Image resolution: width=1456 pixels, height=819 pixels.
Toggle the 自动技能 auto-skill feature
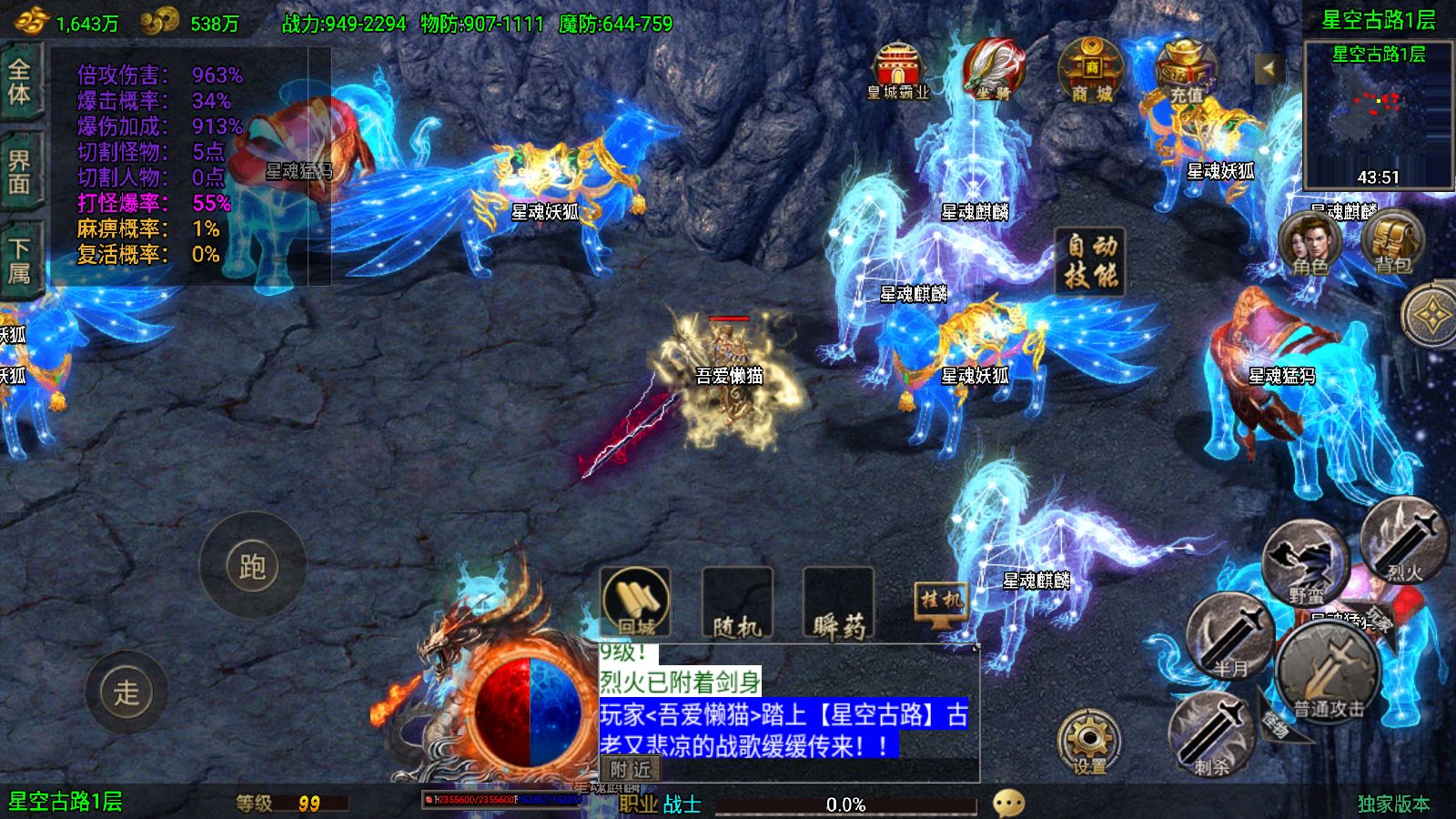click(1088, 262)
